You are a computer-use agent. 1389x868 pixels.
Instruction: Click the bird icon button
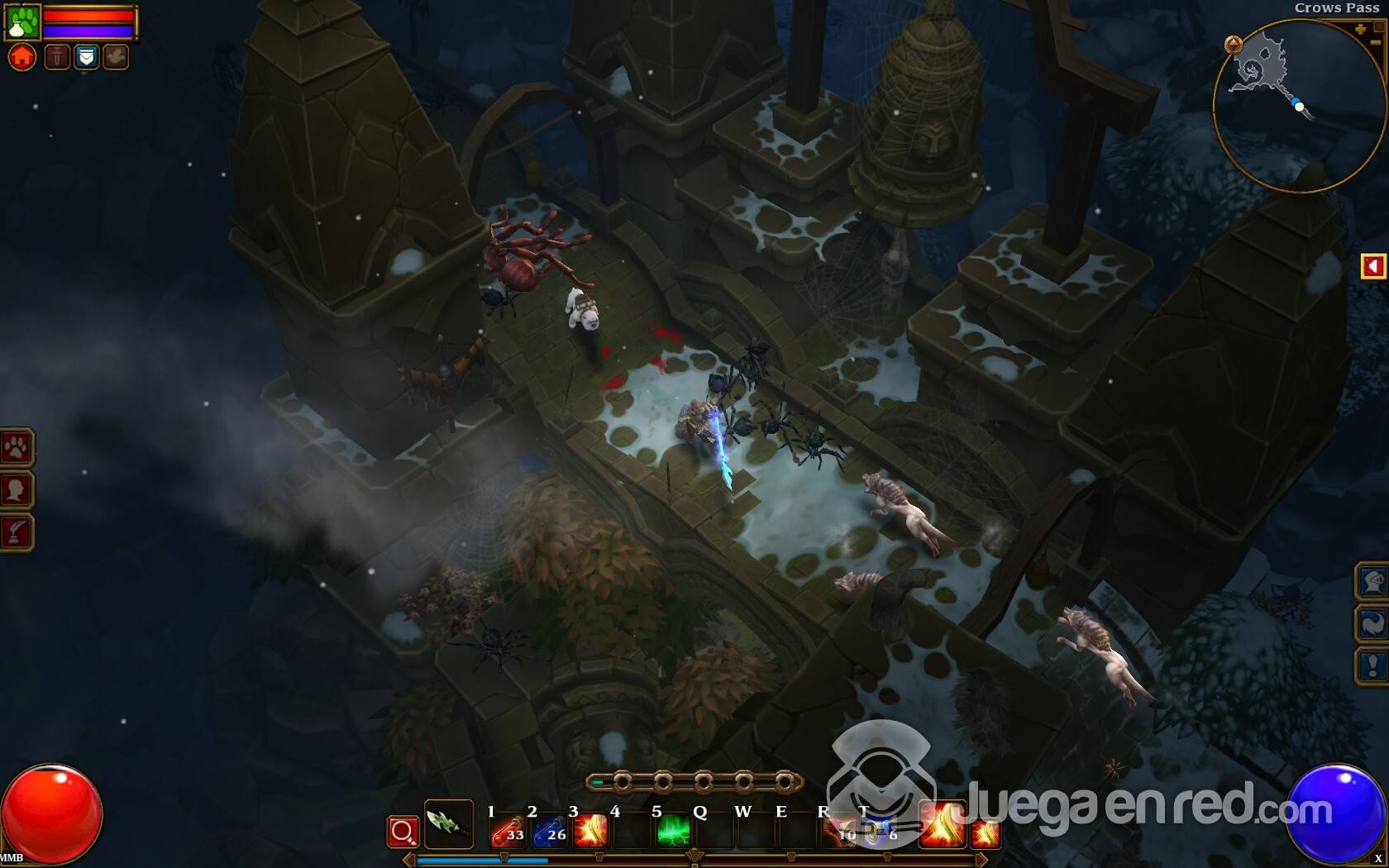(x=116, y=57)
